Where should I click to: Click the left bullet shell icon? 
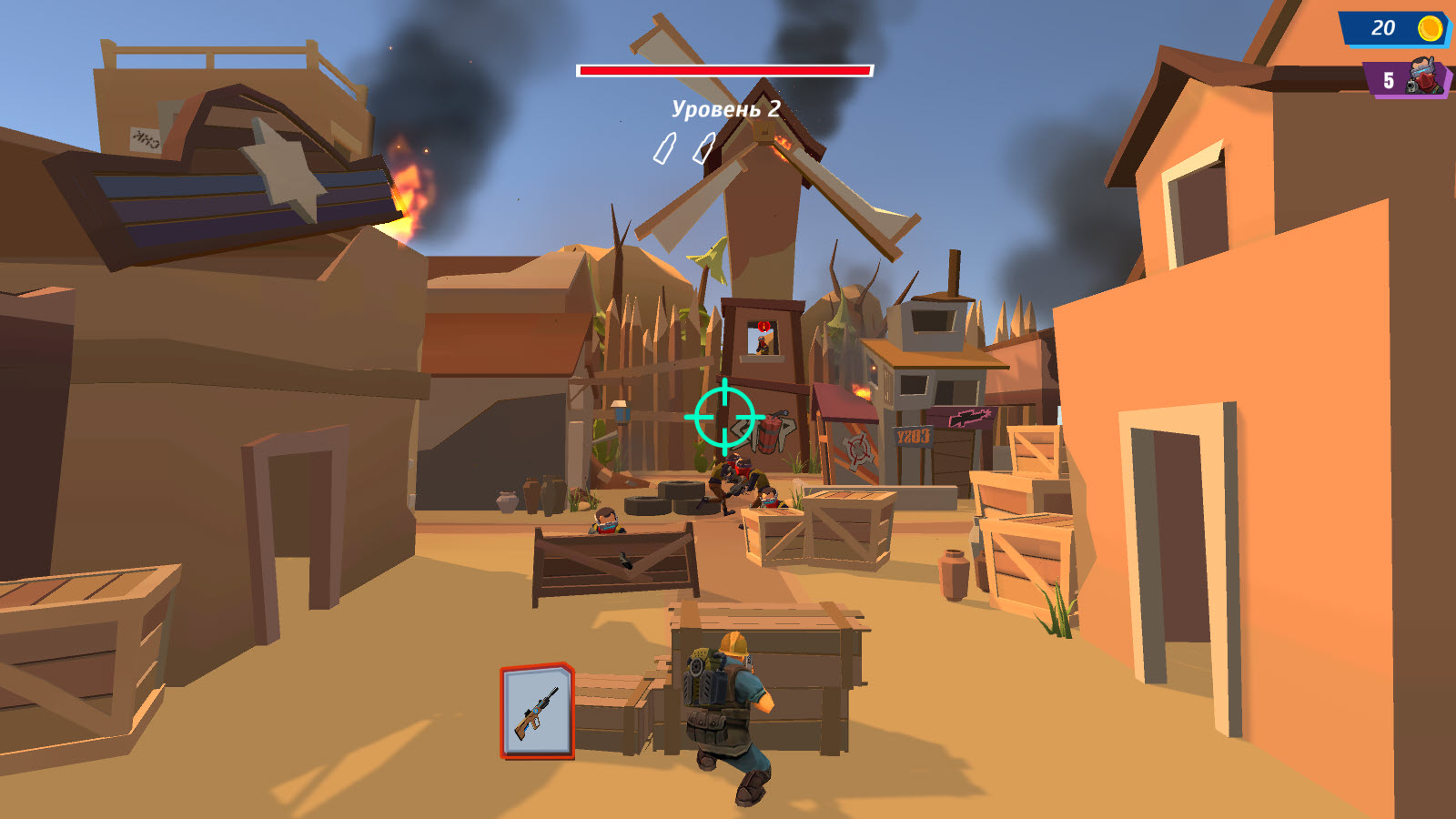tap(665, 148)
